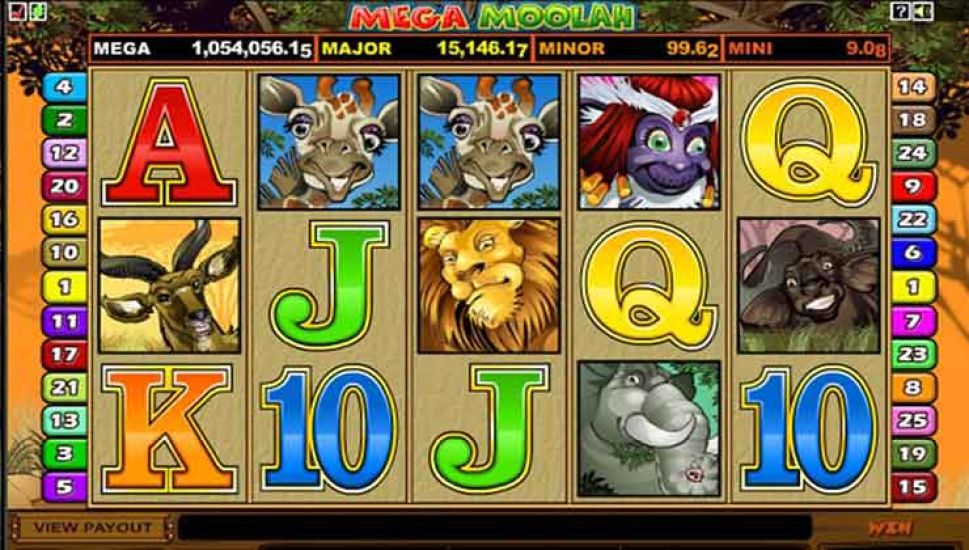Open the View Payout table
Image resolution: width=969 pixels, height=550 pixels.
point(91,526)
